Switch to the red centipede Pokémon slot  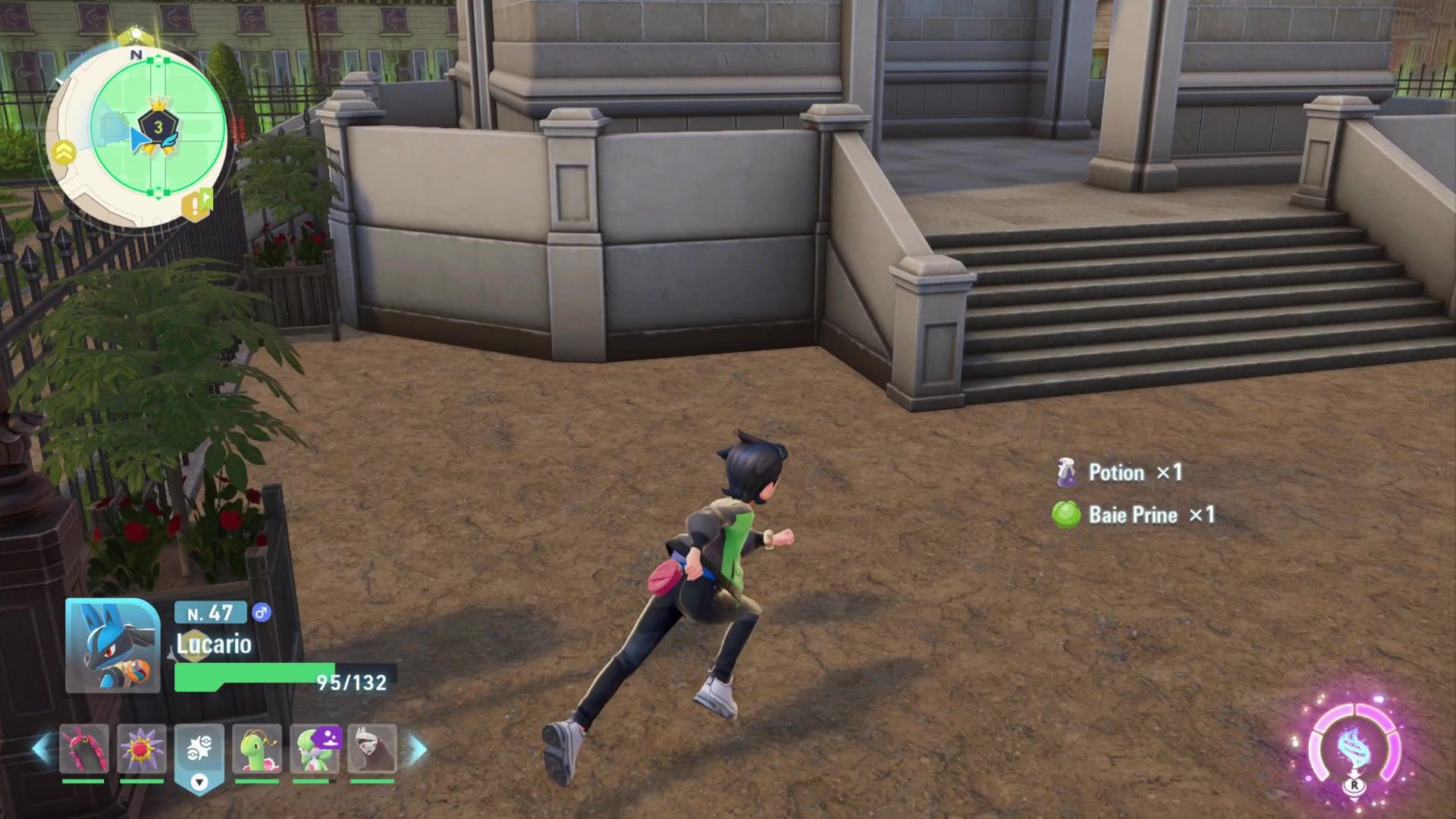coord(83,750)
